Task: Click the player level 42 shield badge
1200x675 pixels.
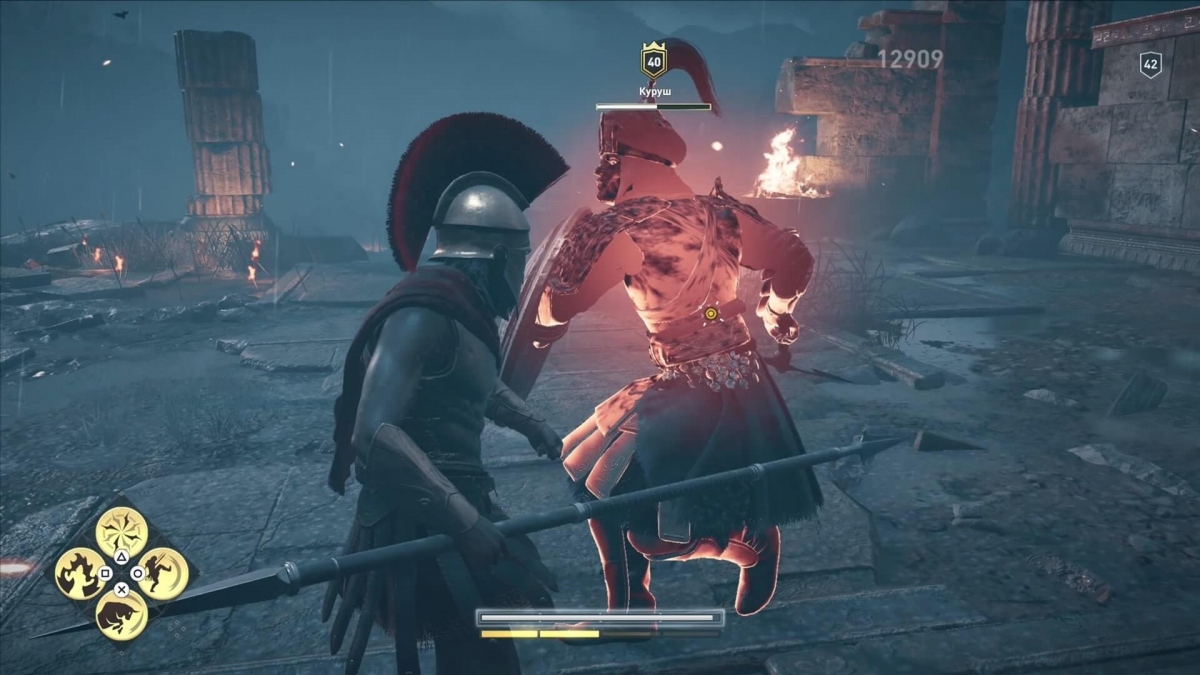Action: (x=1150, y=65)
